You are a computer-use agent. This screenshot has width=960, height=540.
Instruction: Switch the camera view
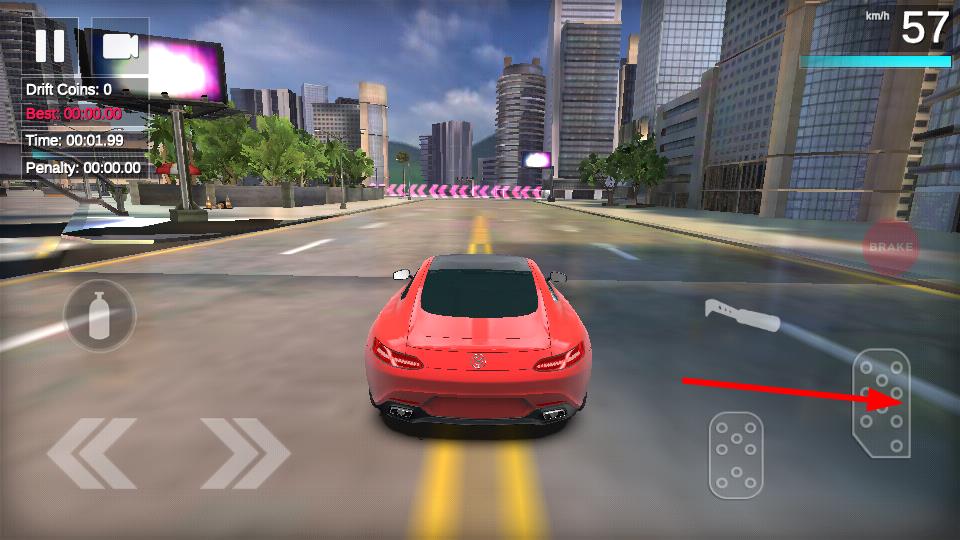120,46
